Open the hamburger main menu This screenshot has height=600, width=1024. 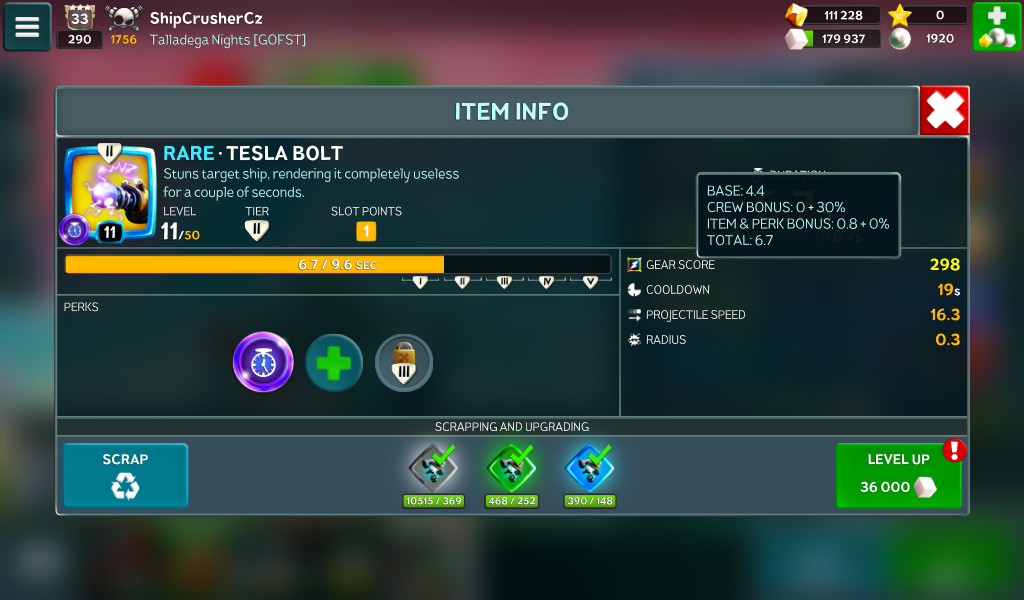click(x=27, y=27)
